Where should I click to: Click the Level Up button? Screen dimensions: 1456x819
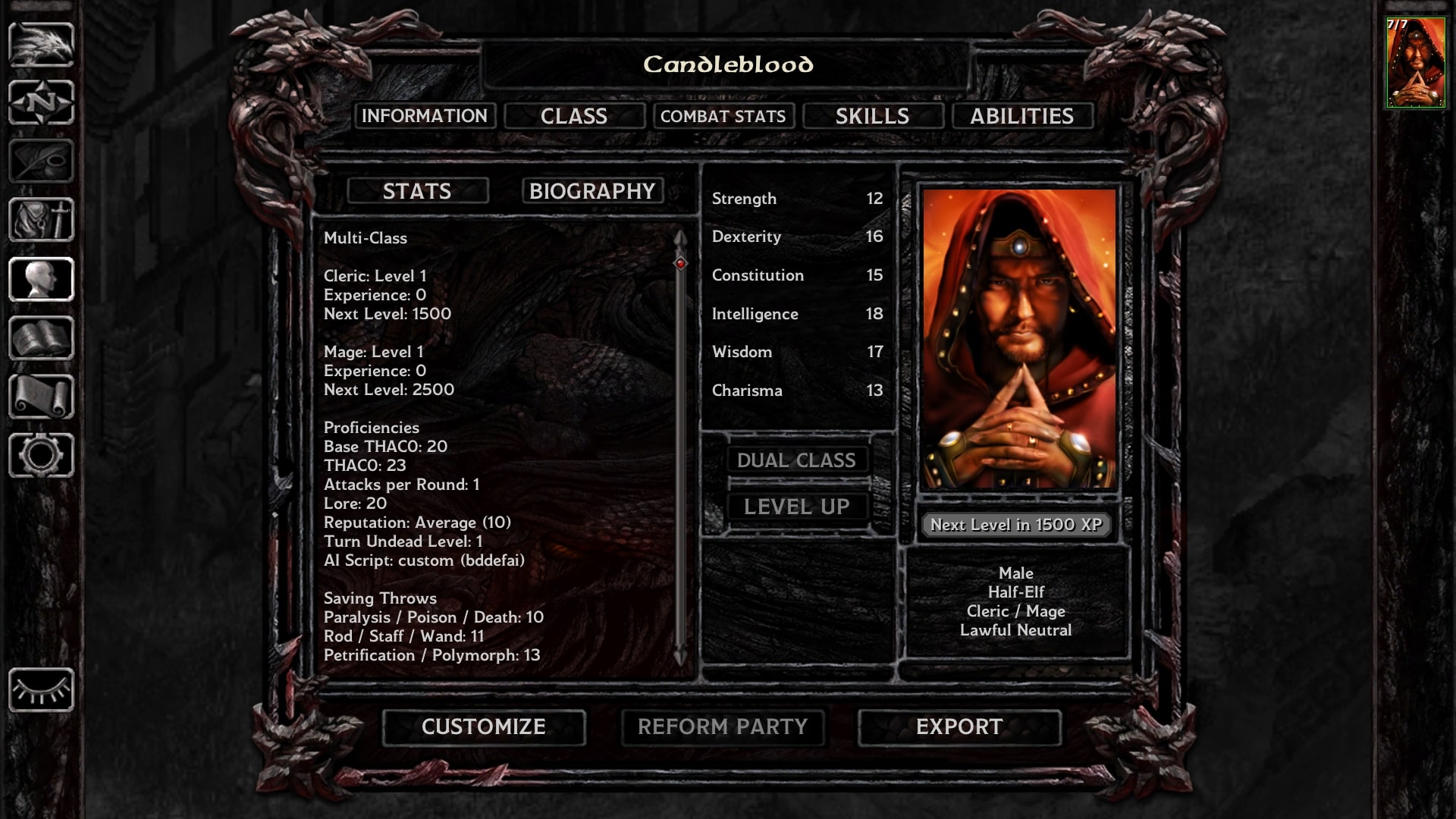pyautogui.click(x=796, y=507)
